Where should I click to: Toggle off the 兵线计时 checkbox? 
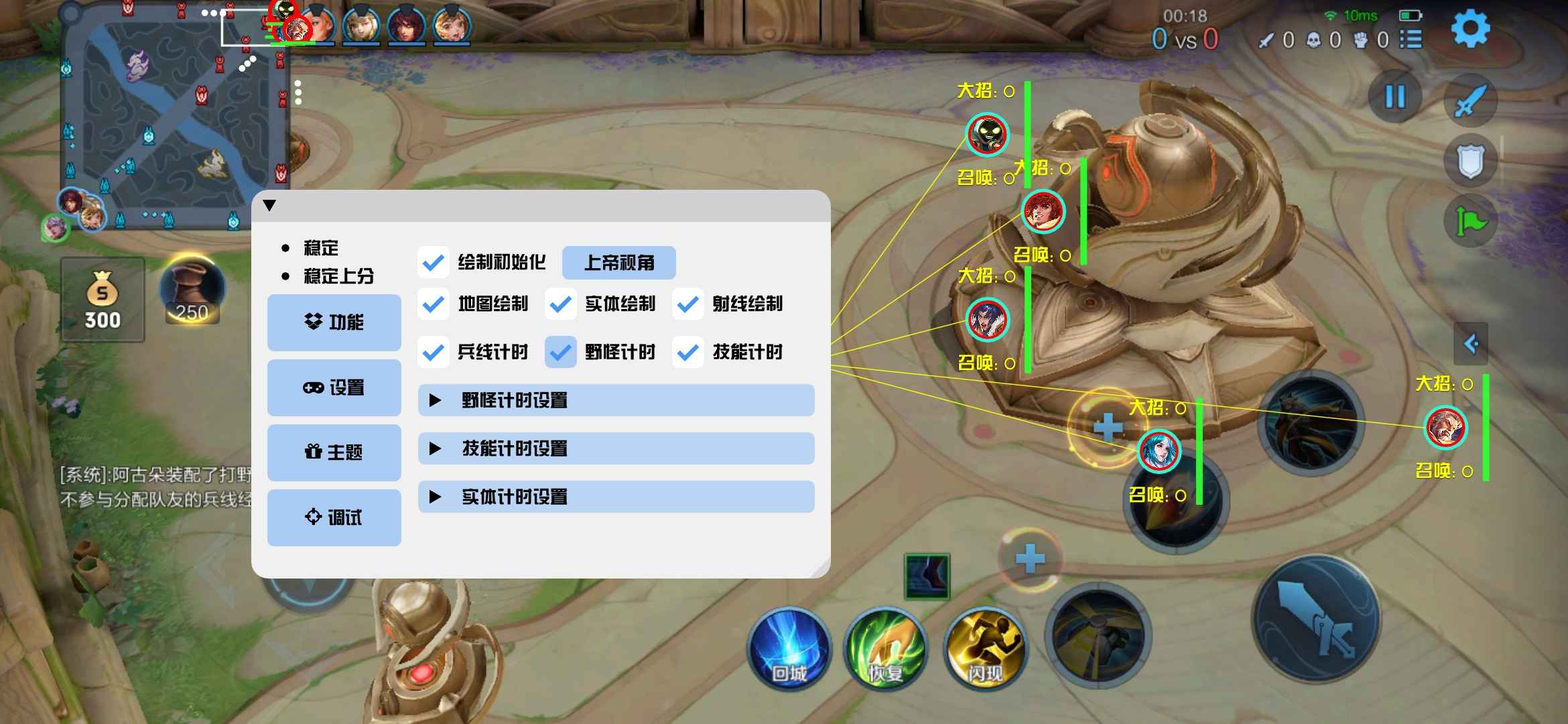(434, 352)
